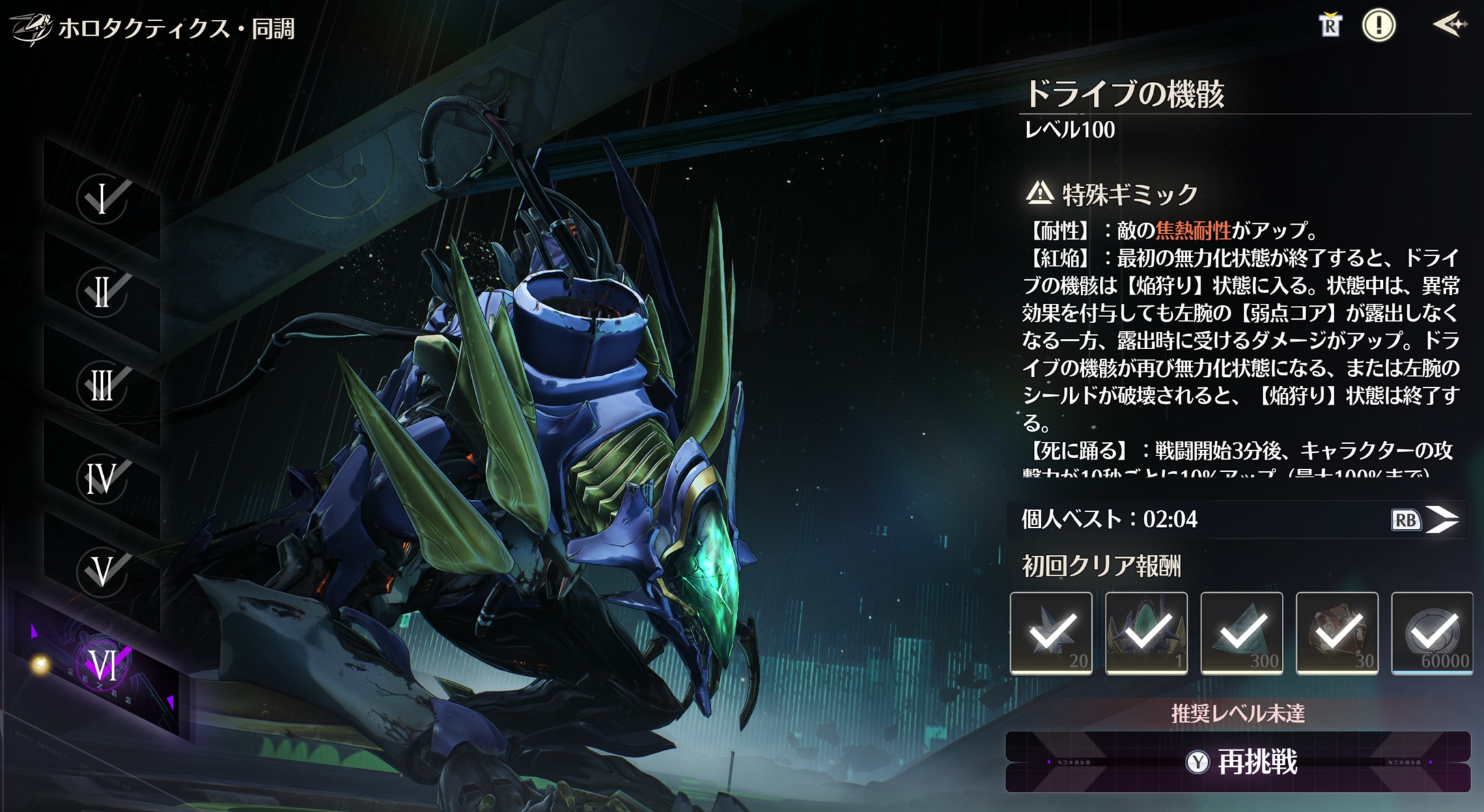View the first-clear reward worth 20
Image resolution: width=1484 pixels, height=812 pixels.
[x=1051, y=633]
